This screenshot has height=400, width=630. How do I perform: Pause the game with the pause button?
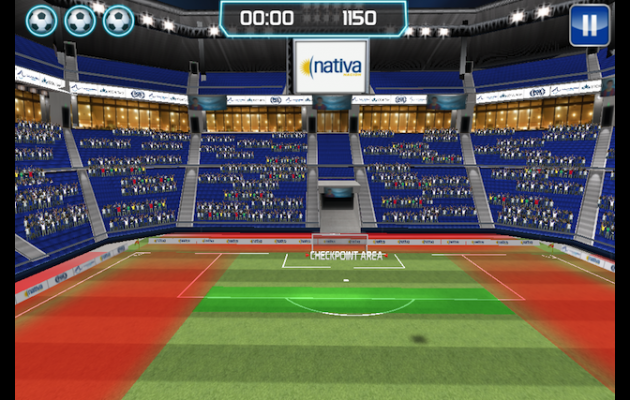coord(589,25)
